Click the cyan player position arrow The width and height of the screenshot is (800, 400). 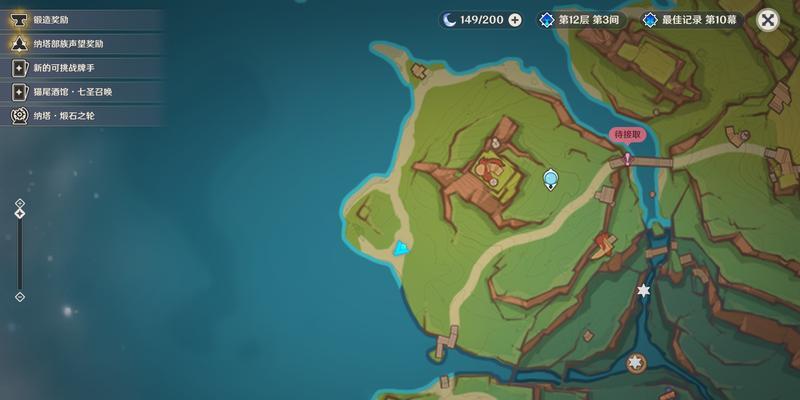click(401, 248)
